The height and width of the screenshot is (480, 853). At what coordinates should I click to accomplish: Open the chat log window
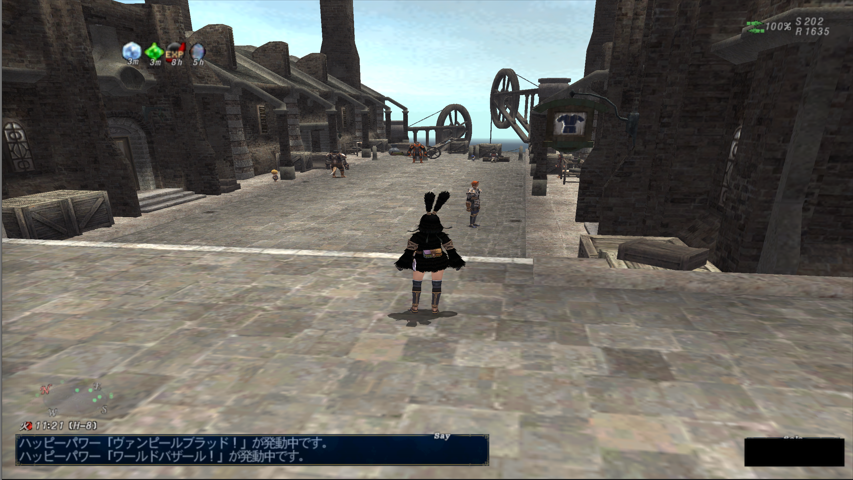tap(252, 449)
